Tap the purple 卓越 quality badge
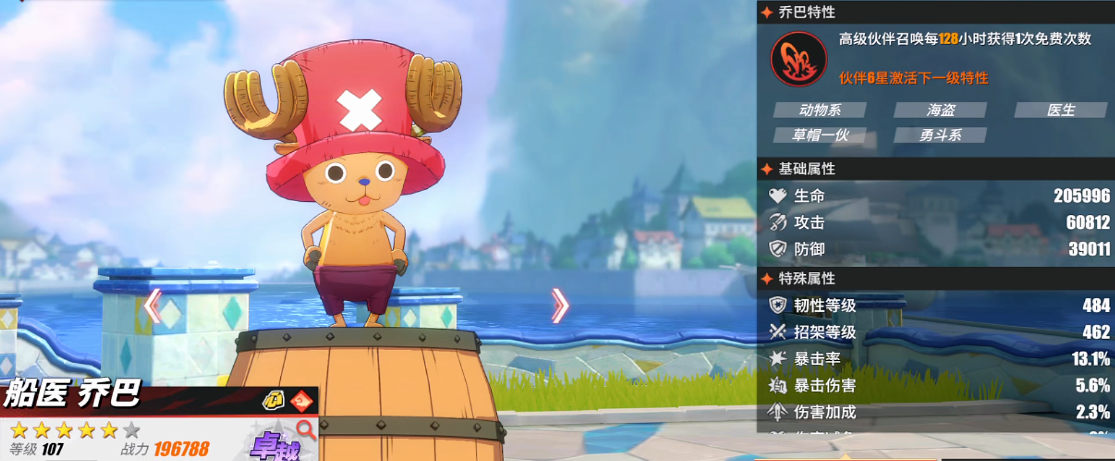The image size is (1115, 461). pos(272,444)
